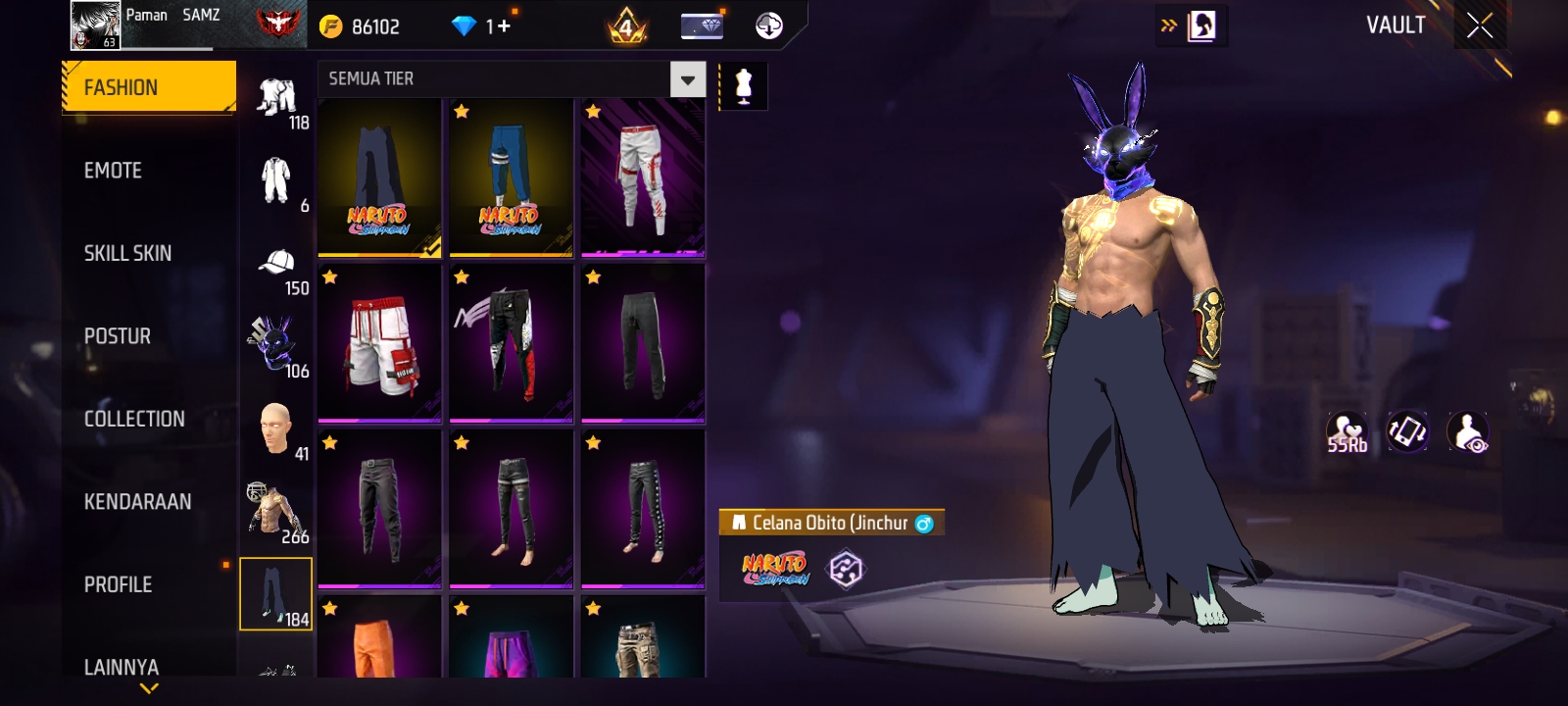1568x706 pixels.
Task: Open the Profile tab
Action: (118, 584)
